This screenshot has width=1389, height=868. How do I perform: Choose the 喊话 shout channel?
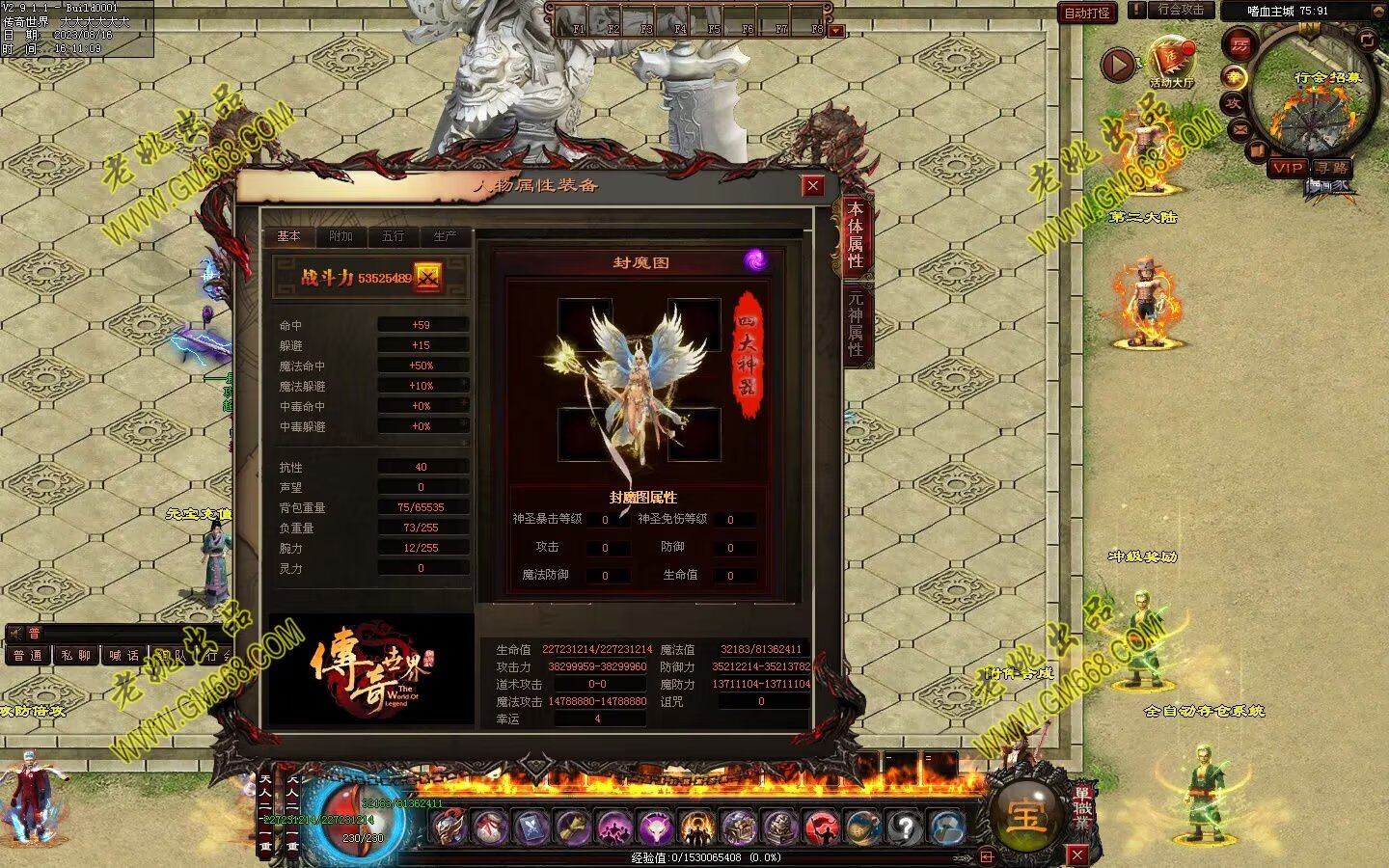[x=123, y=656]
